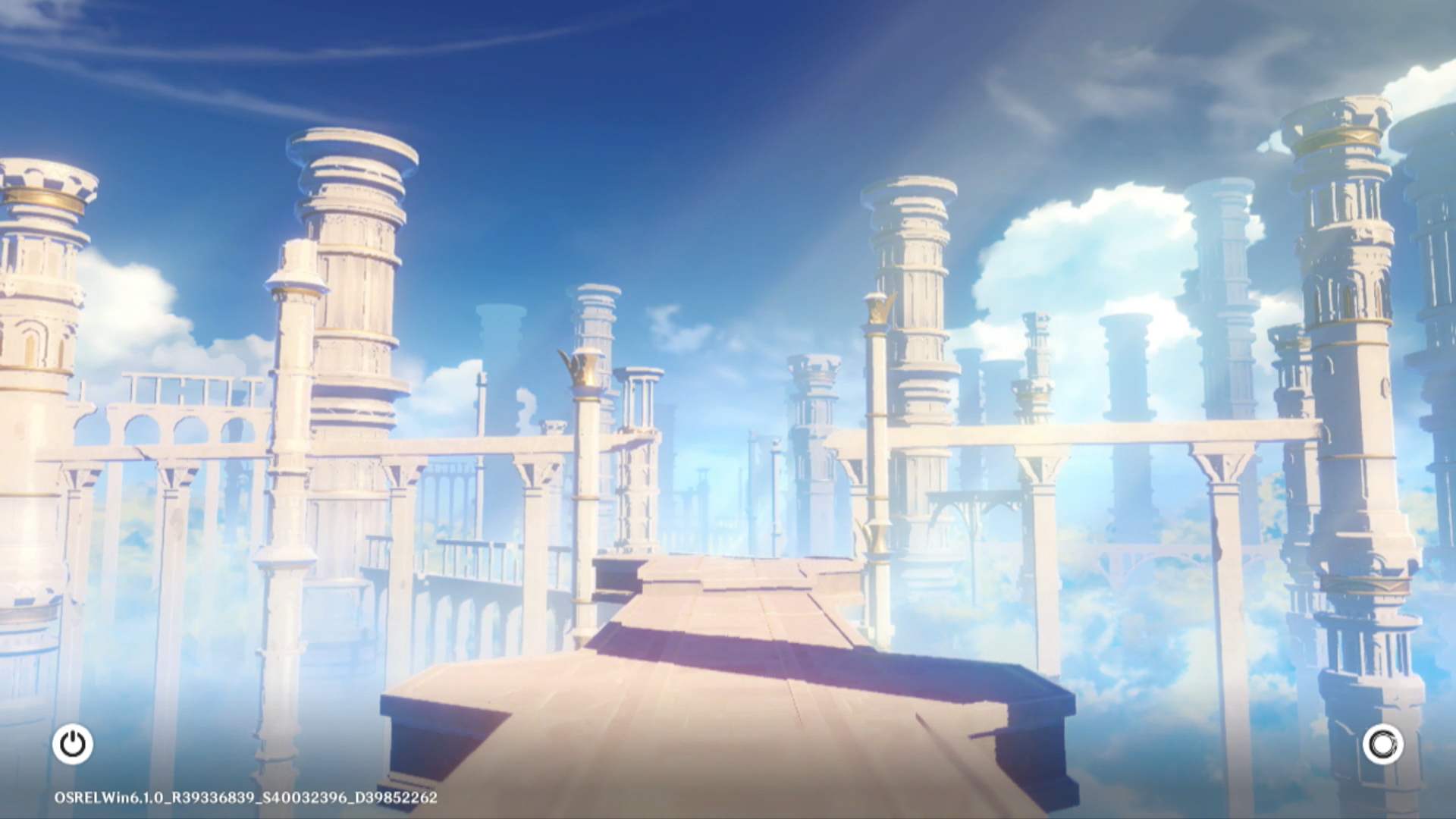Viewport: 1456px width, 819px height.
Task: Open the circular ring icon button
Action: (x=1382, y=744)
